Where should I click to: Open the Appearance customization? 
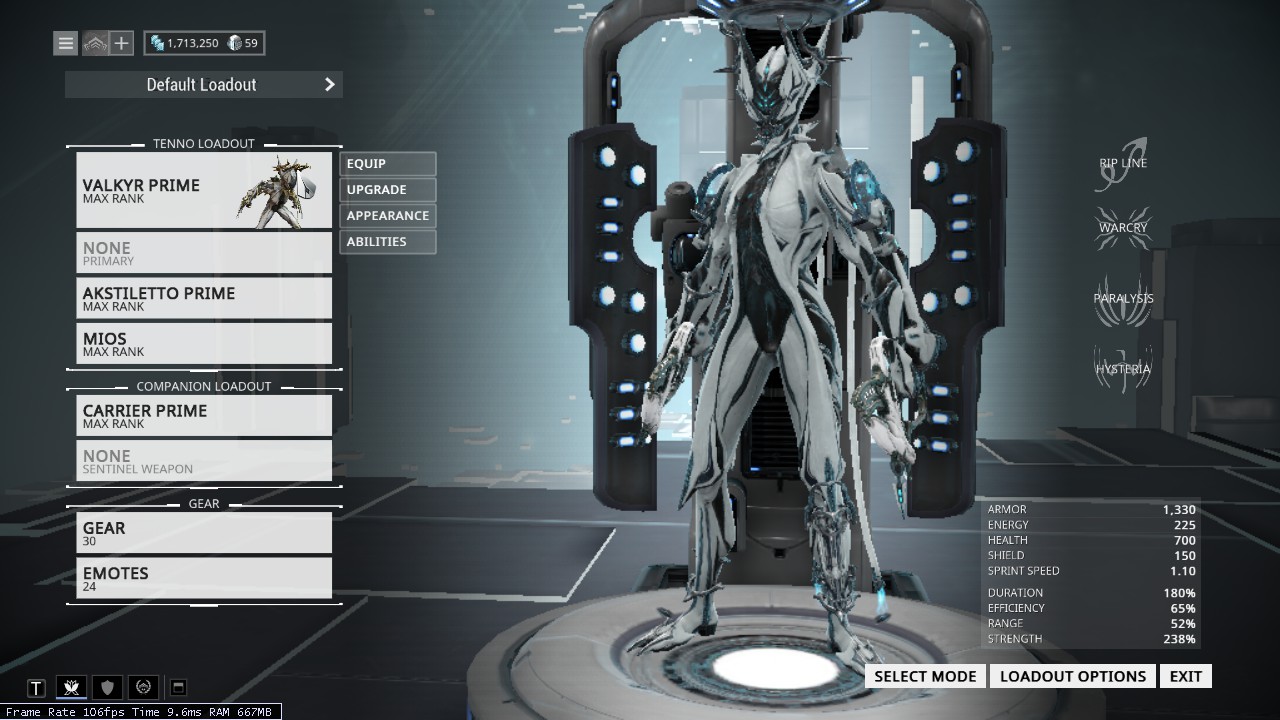click(387, 216)
